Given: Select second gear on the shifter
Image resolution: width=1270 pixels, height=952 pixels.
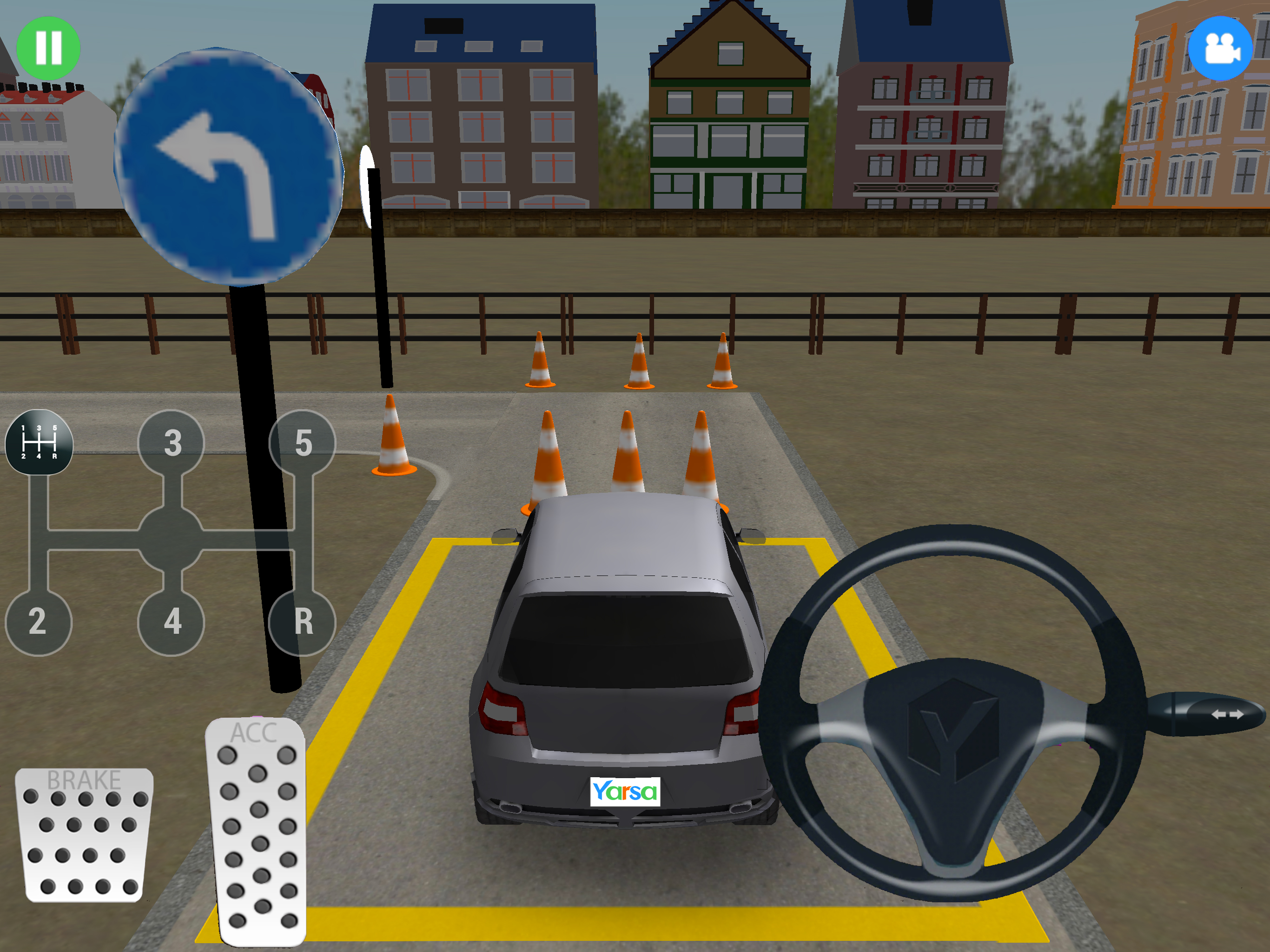Looking at the screenshot, I should pos(38,622).
